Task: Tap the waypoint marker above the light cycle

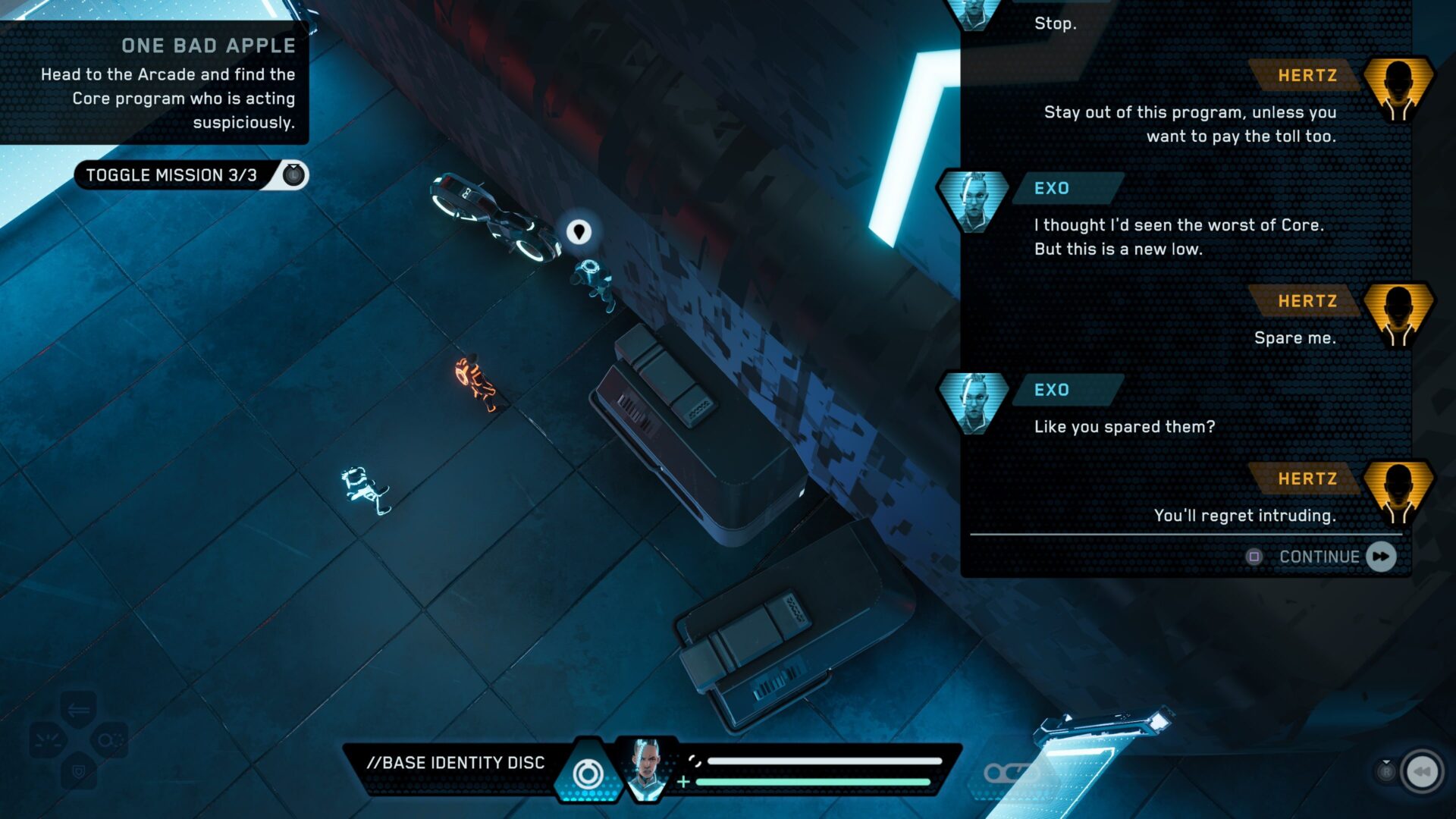Action: pos(579,232)
